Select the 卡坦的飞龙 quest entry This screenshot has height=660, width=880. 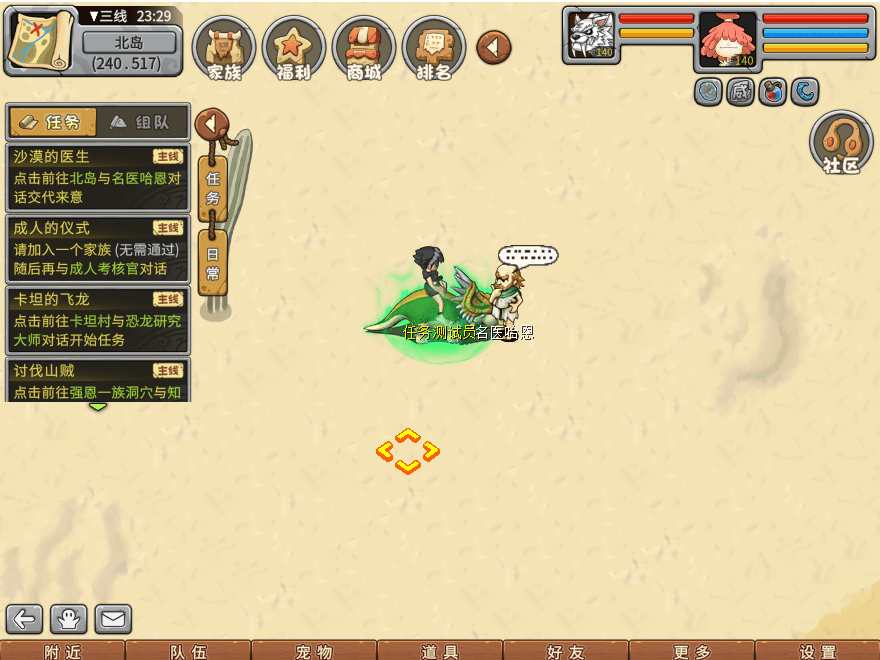[97, 319]
